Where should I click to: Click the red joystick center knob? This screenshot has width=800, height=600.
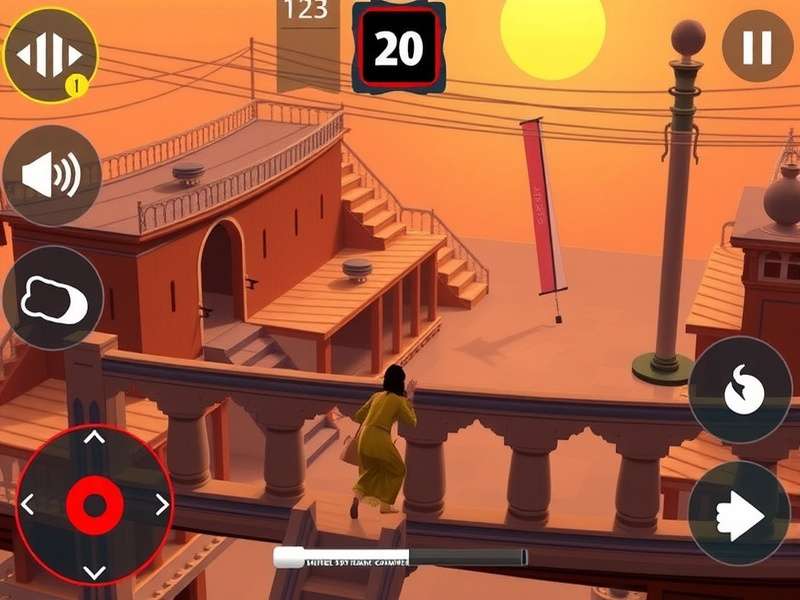click(94, 505)
